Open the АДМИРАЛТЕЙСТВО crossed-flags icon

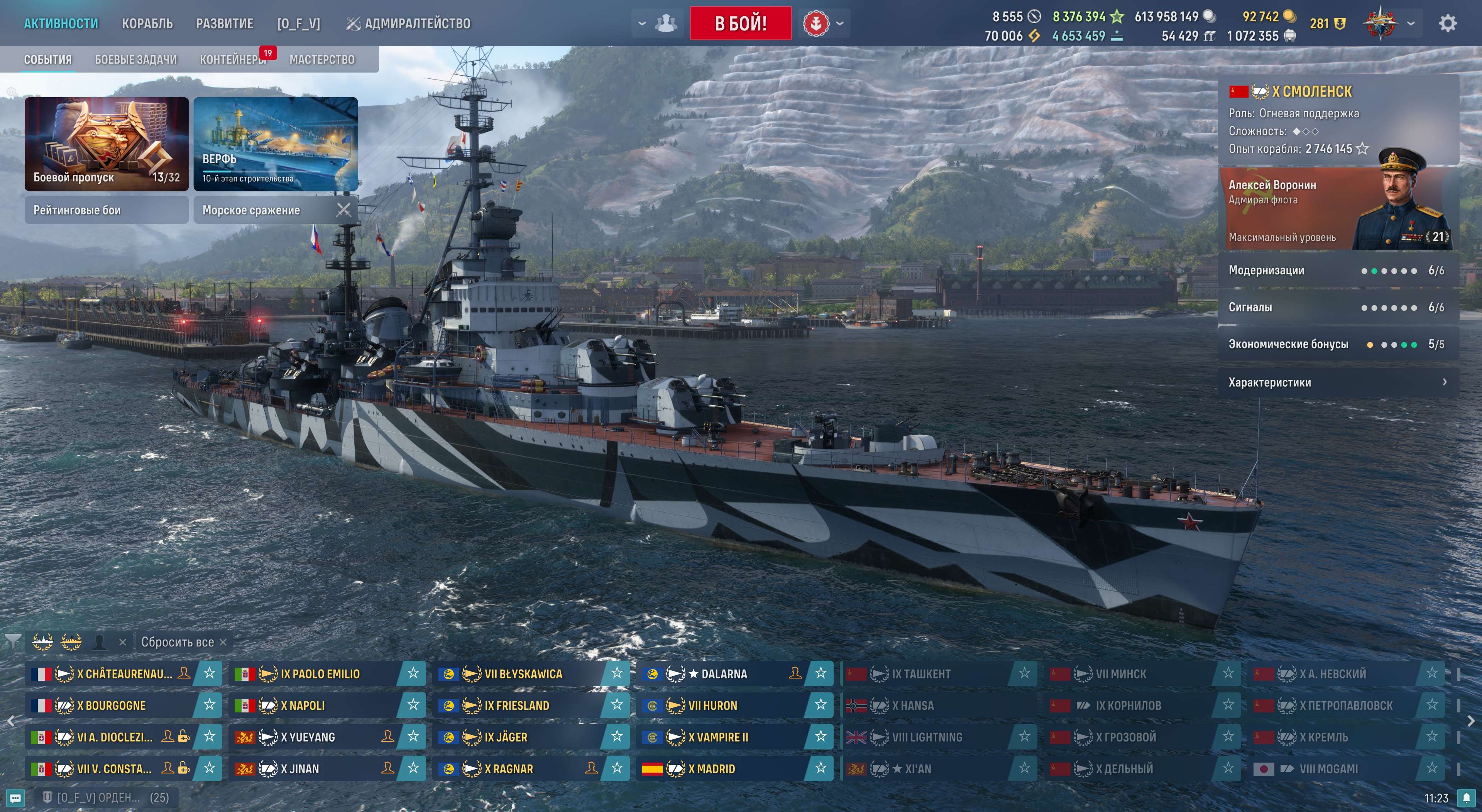click(354, 23)
